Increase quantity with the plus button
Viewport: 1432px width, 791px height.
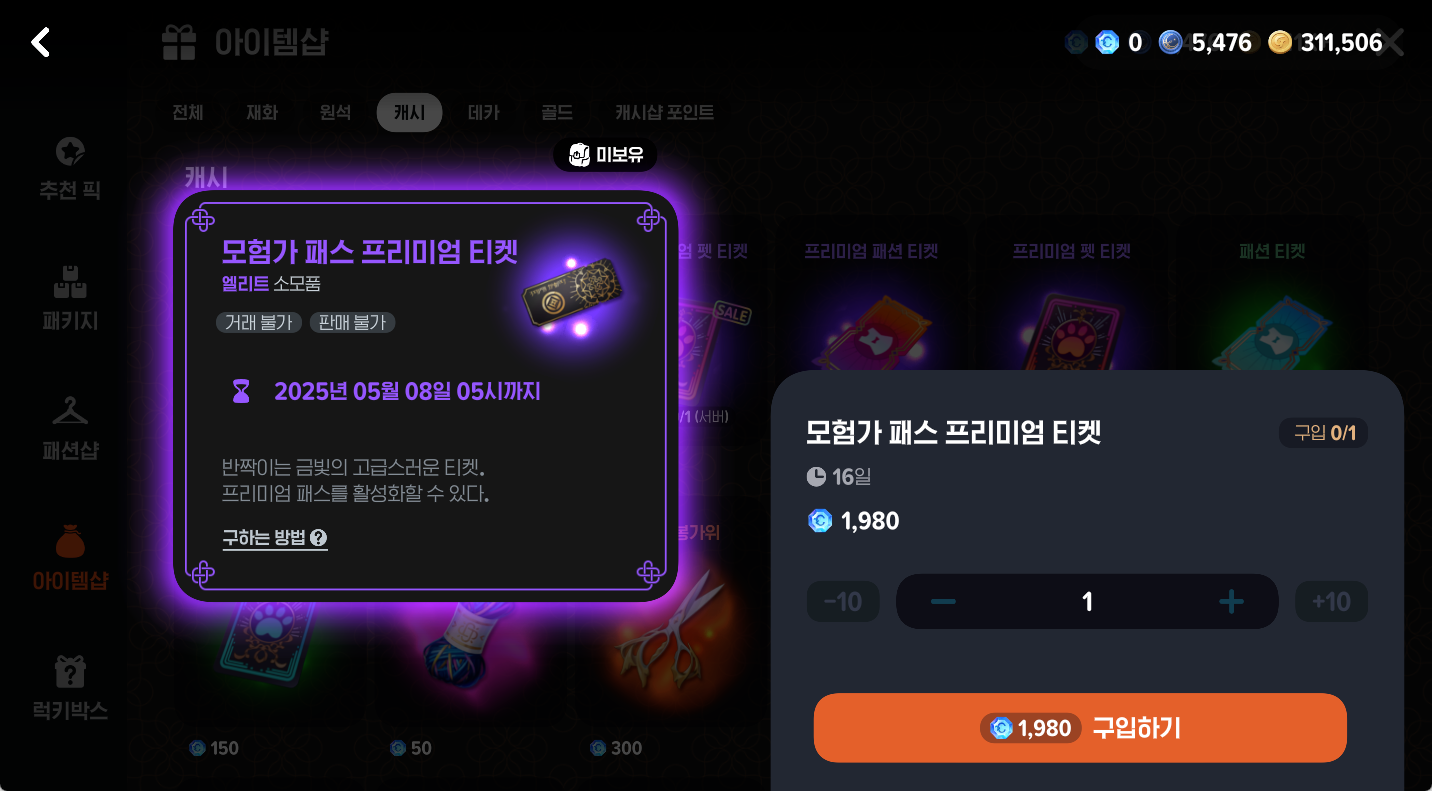coord(1231,601)
